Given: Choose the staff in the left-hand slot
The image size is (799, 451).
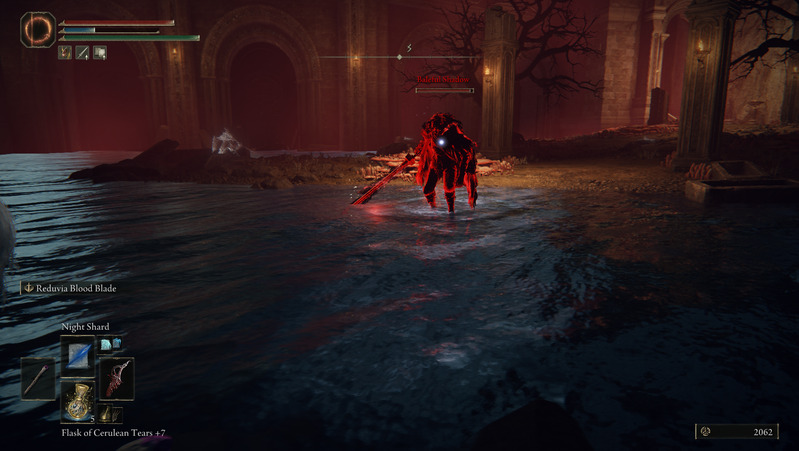Looking at the screenshot, I should [x=38, y=379].
